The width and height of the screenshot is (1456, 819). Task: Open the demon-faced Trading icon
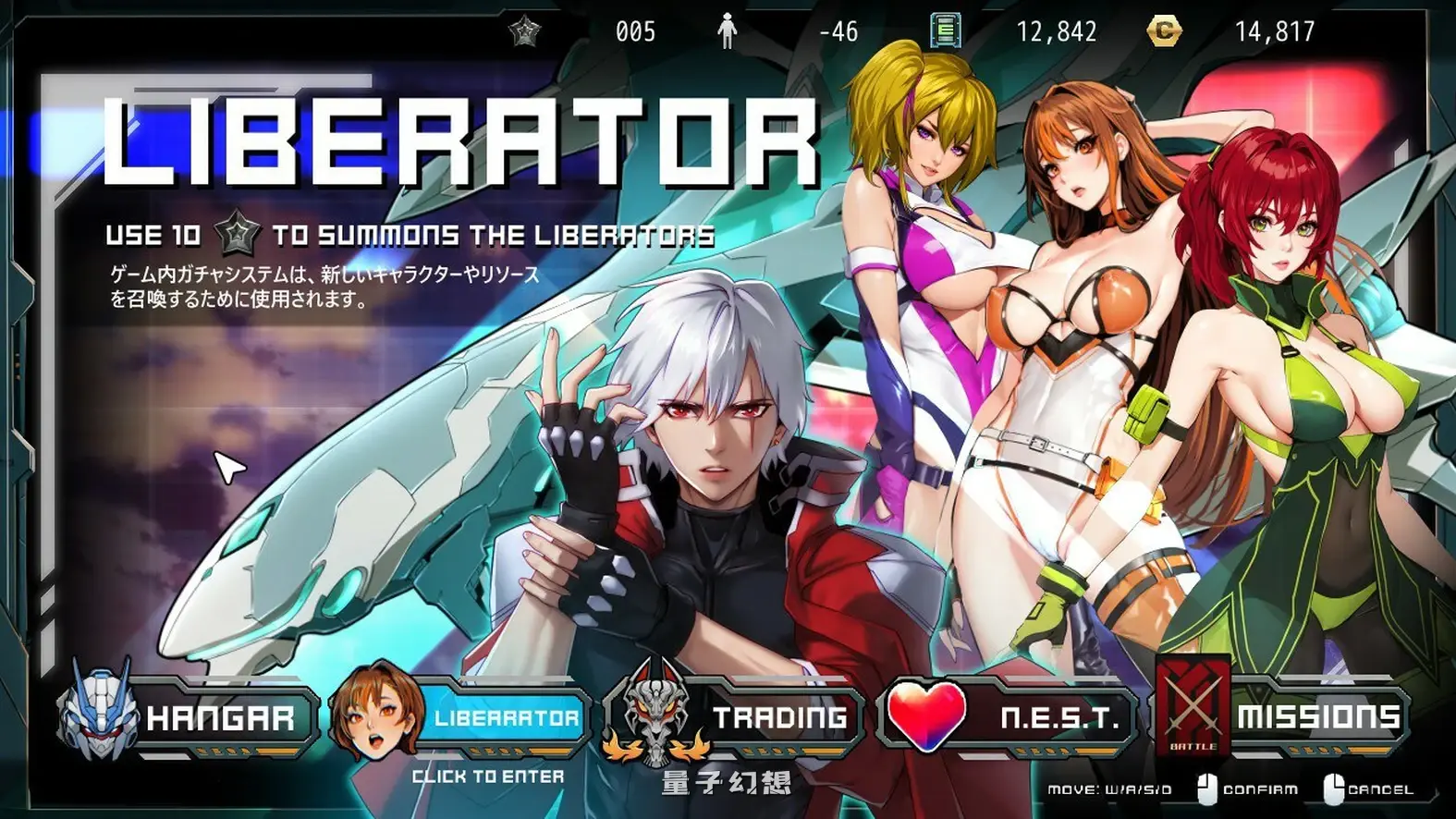656,716
